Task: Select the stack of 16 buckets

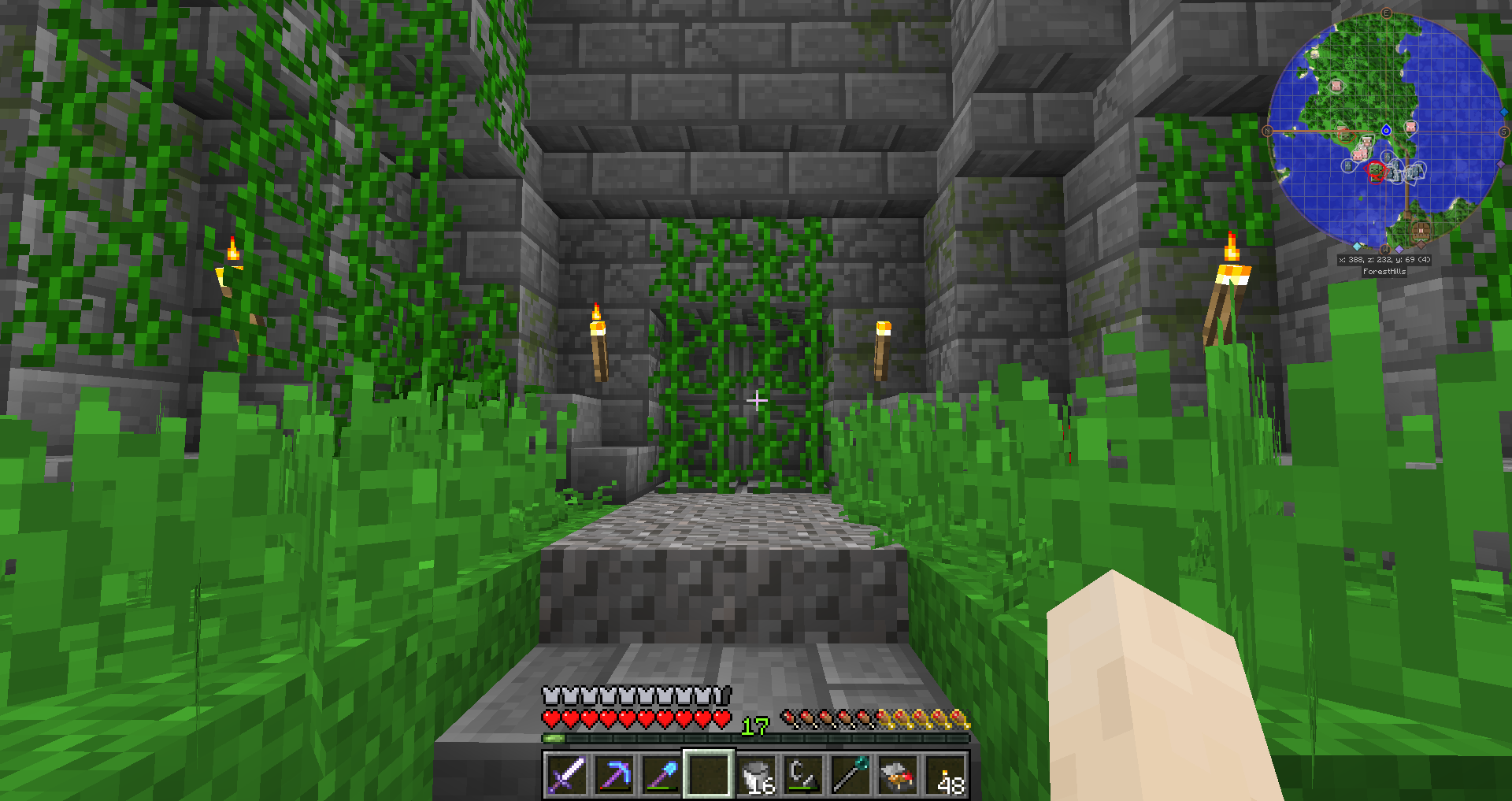Action: click(x=756, y=774)
